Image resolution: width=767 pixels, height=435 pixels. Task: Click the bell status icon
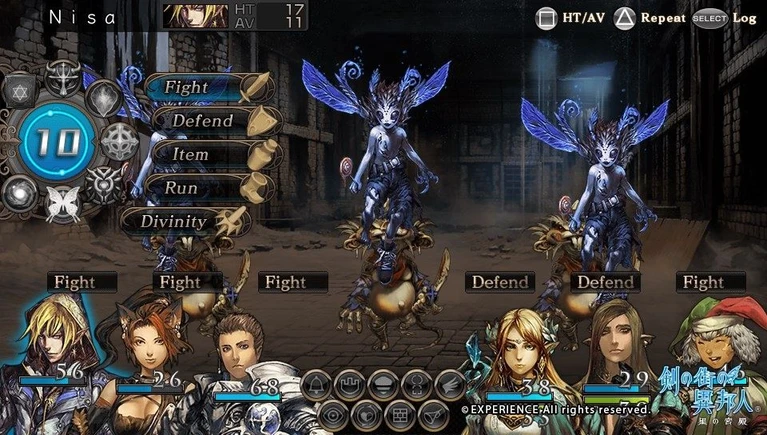pyautogui.click(x=317, y=384)
